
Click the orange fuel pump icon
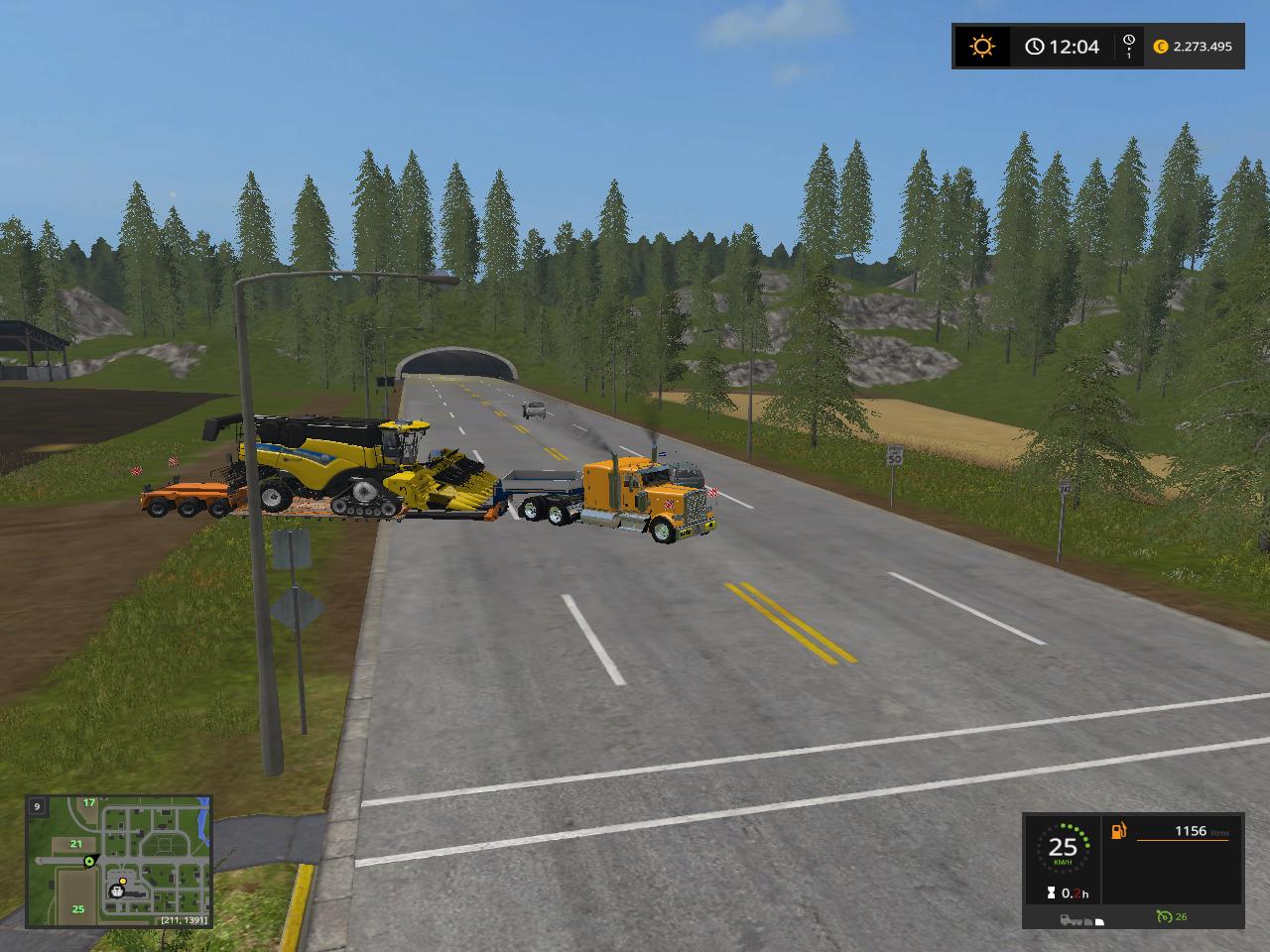click(1120, 831)
